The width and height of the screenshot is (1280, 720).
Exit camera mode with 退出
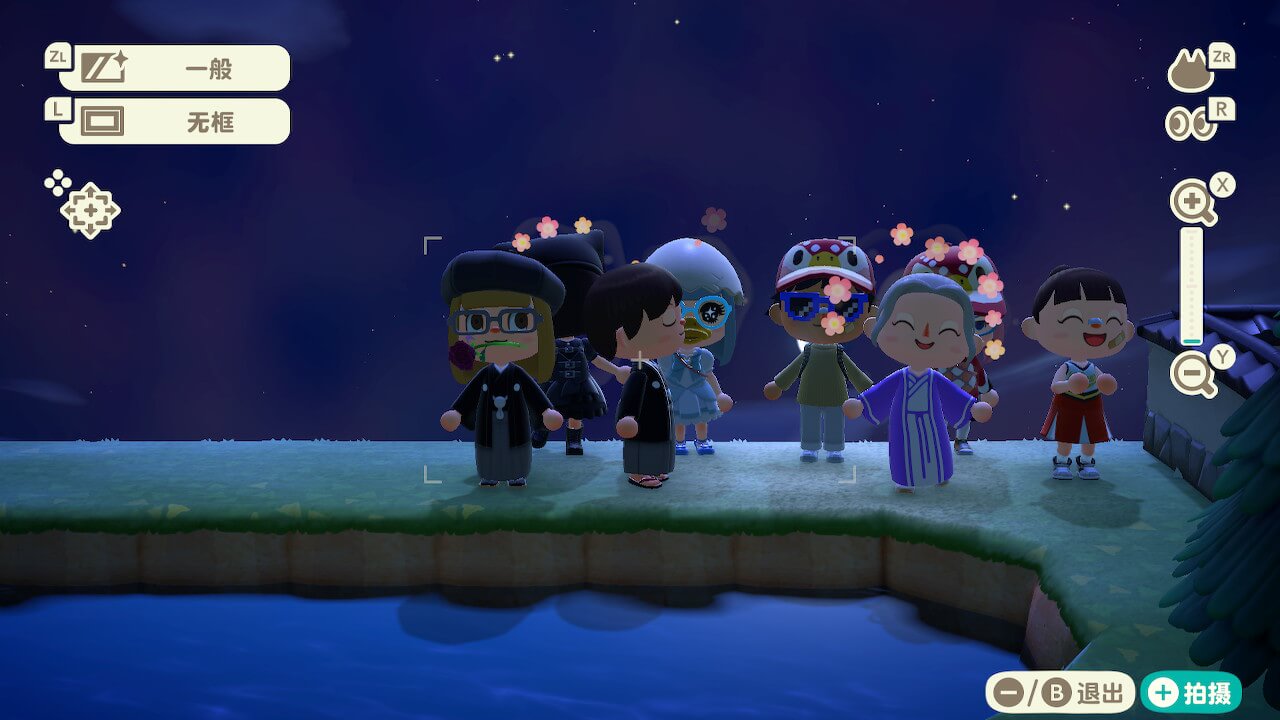1060,692
